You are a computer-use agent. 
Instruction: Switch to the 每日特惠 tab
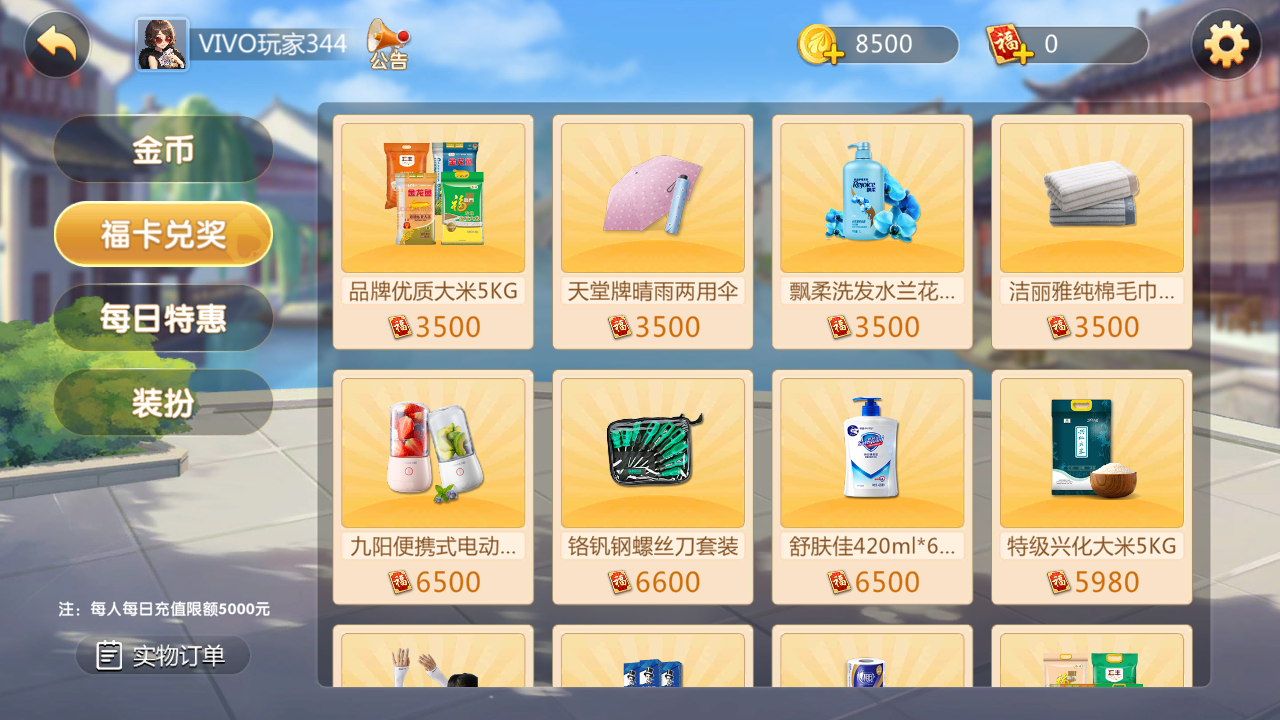[x=162, y=317]
